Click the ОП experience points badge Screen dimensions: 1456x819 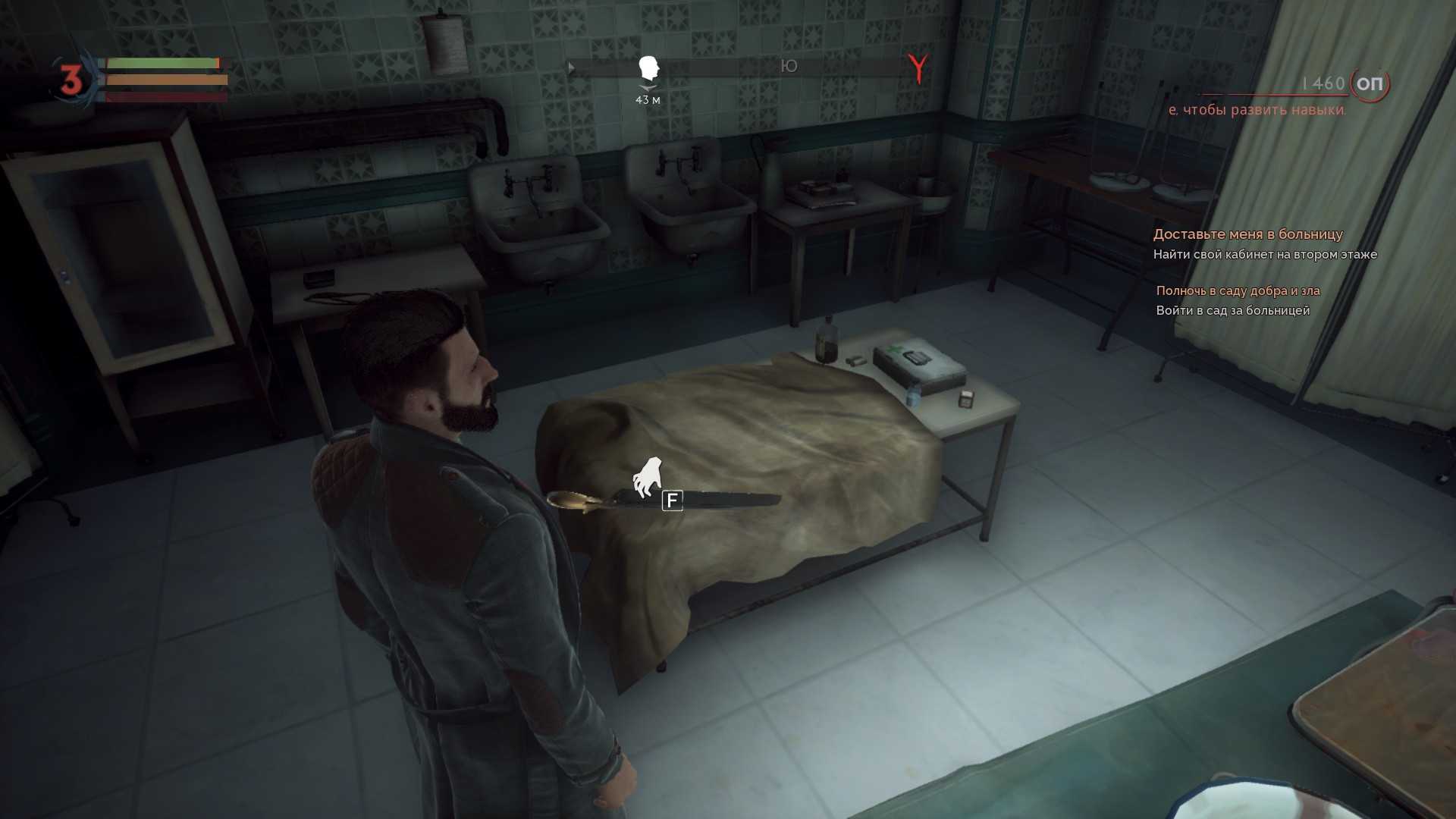tap(1370, 83)
